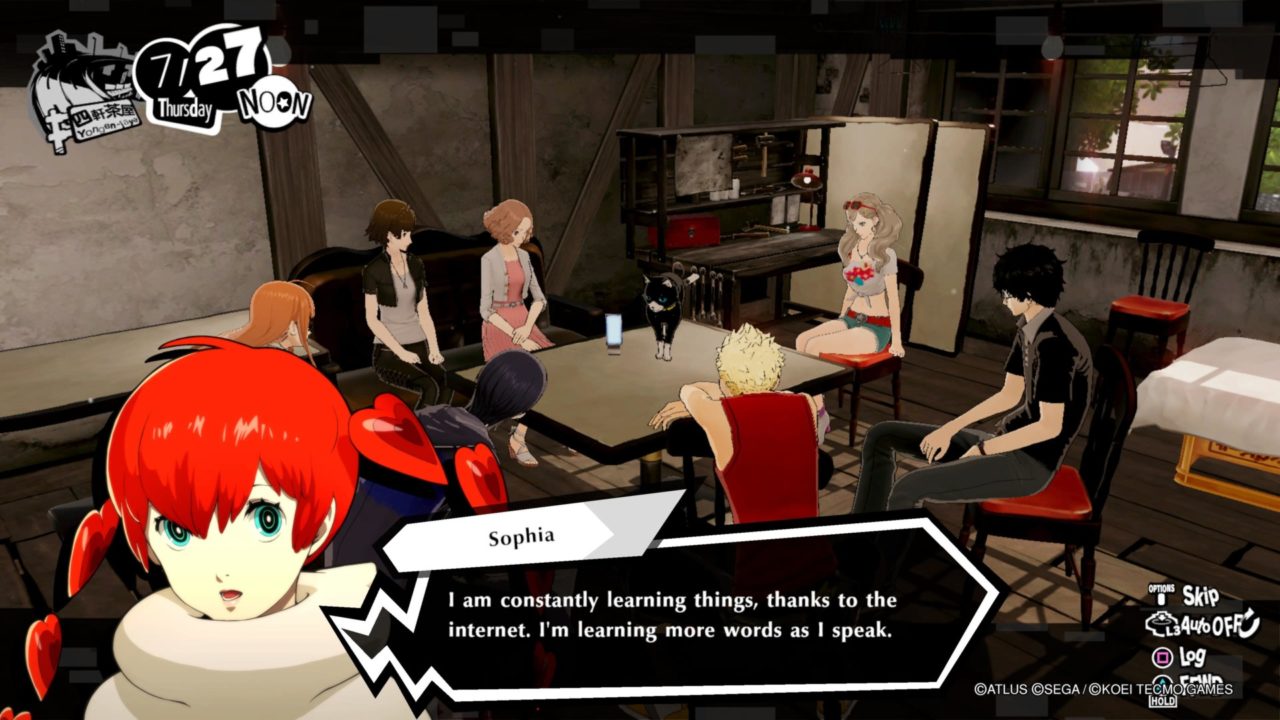Select the purple Square button icon beside Log
1280x720 pixels.
click(1163, 657)
